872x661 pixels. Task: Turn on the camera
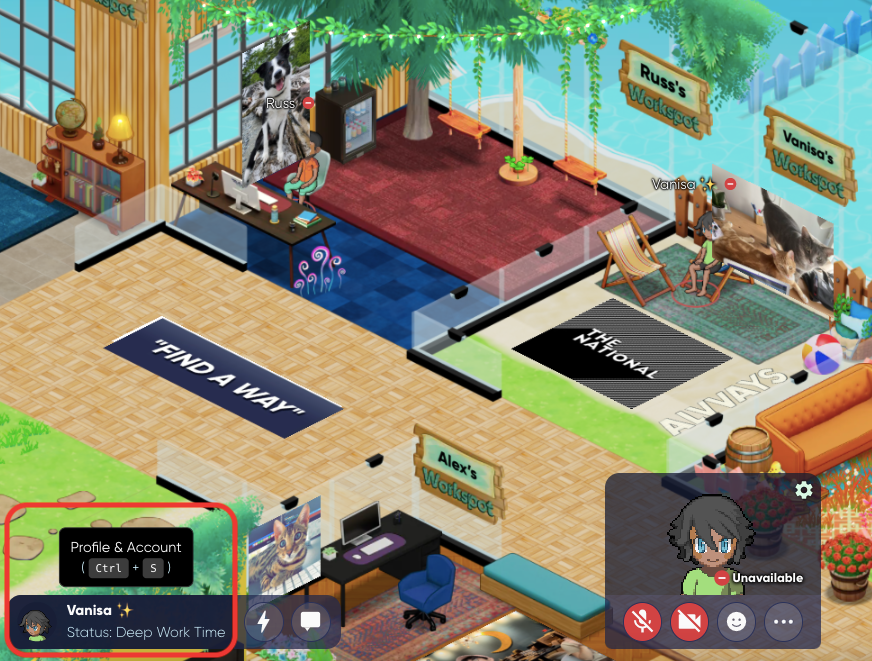tap(690, 622)
